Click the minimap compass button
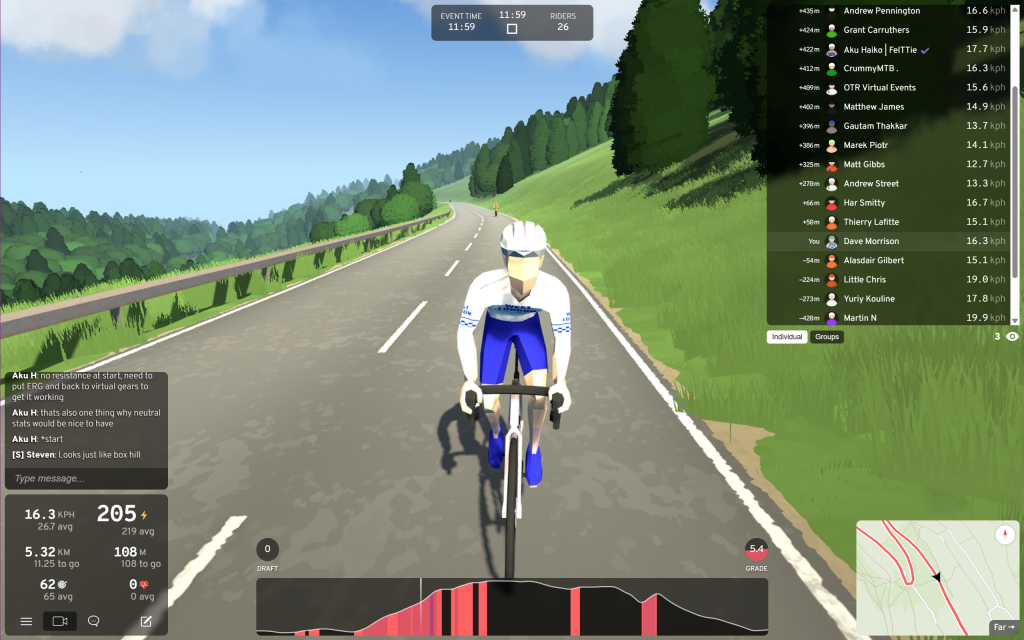 click(x=1004, y=535)
